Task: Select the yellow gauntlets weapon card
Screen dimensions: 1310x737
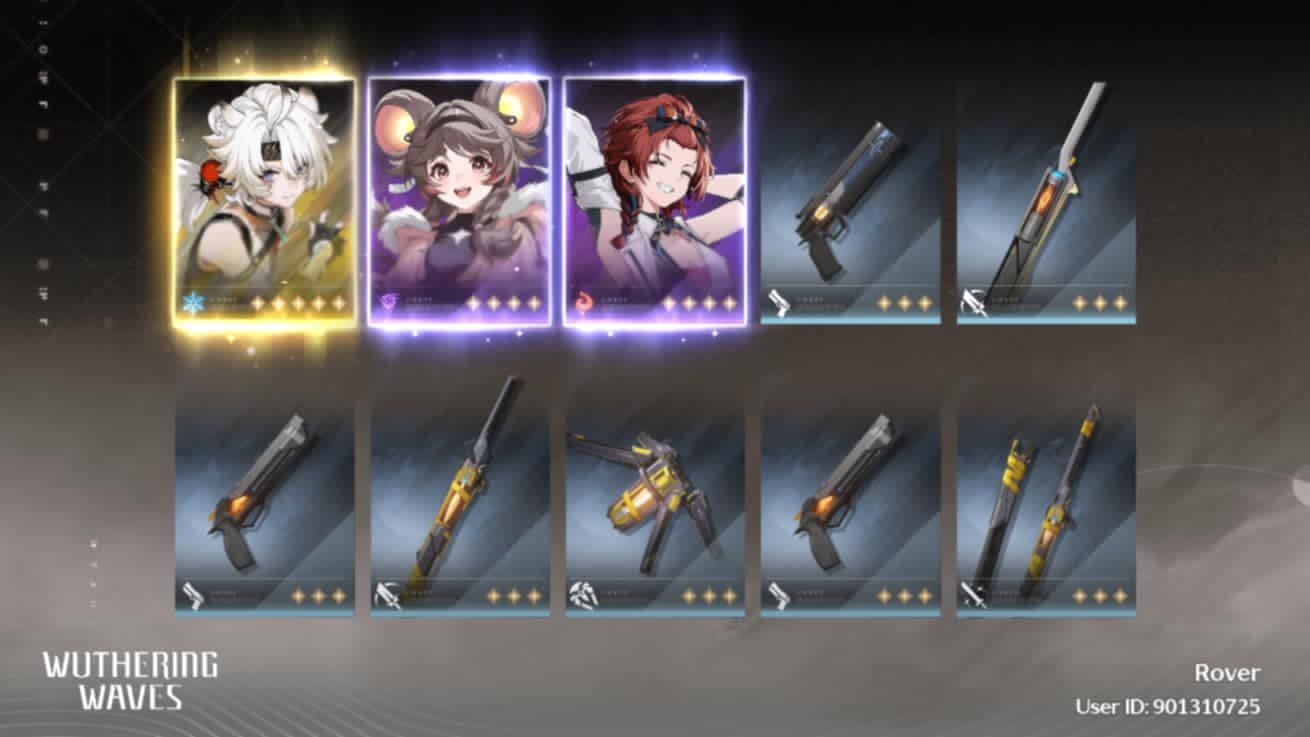Action: [x=655, y=495]
